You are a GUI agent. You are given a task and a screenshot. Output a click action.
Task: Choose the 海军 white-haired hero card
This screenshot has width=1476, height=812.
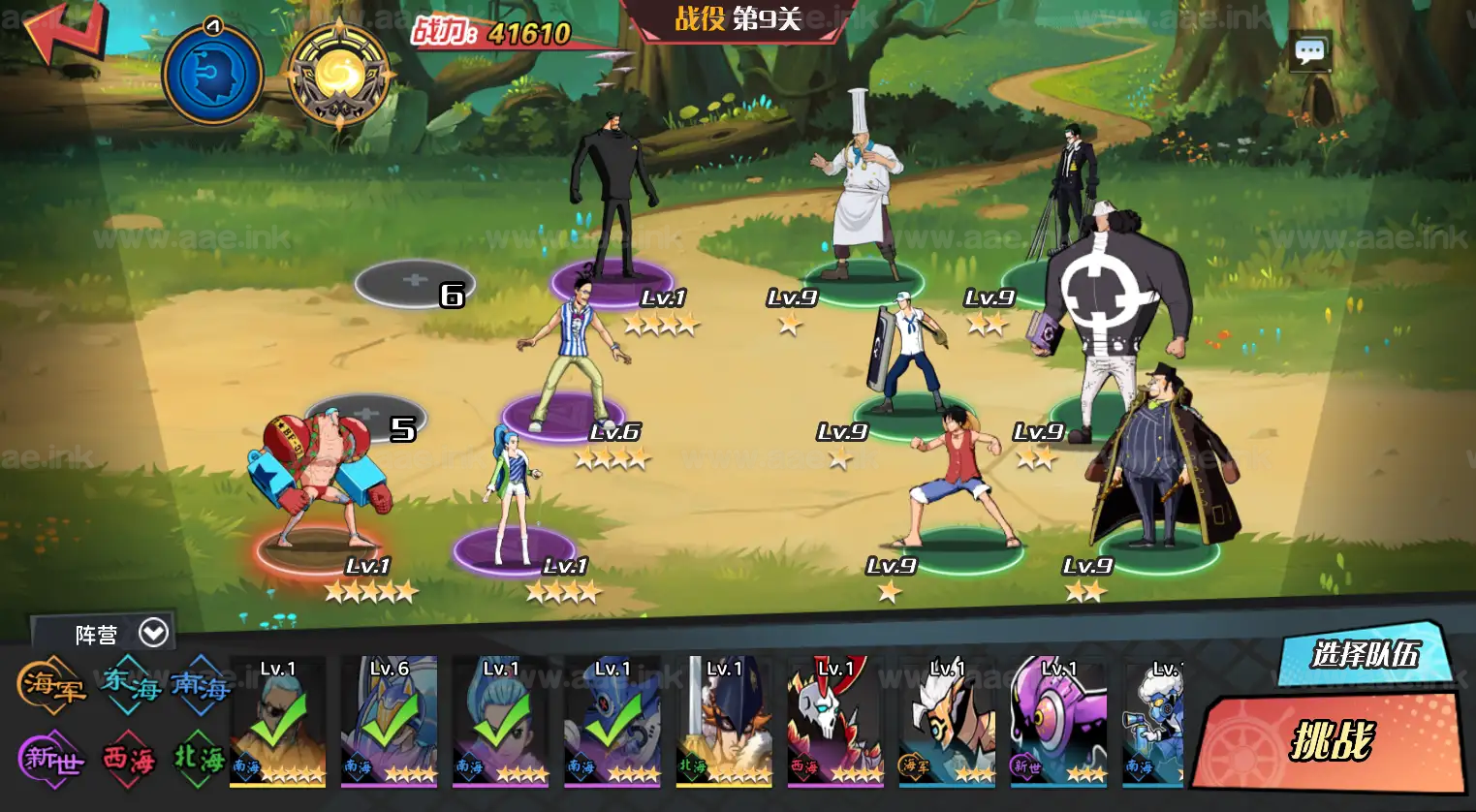[x=947, y=721]
